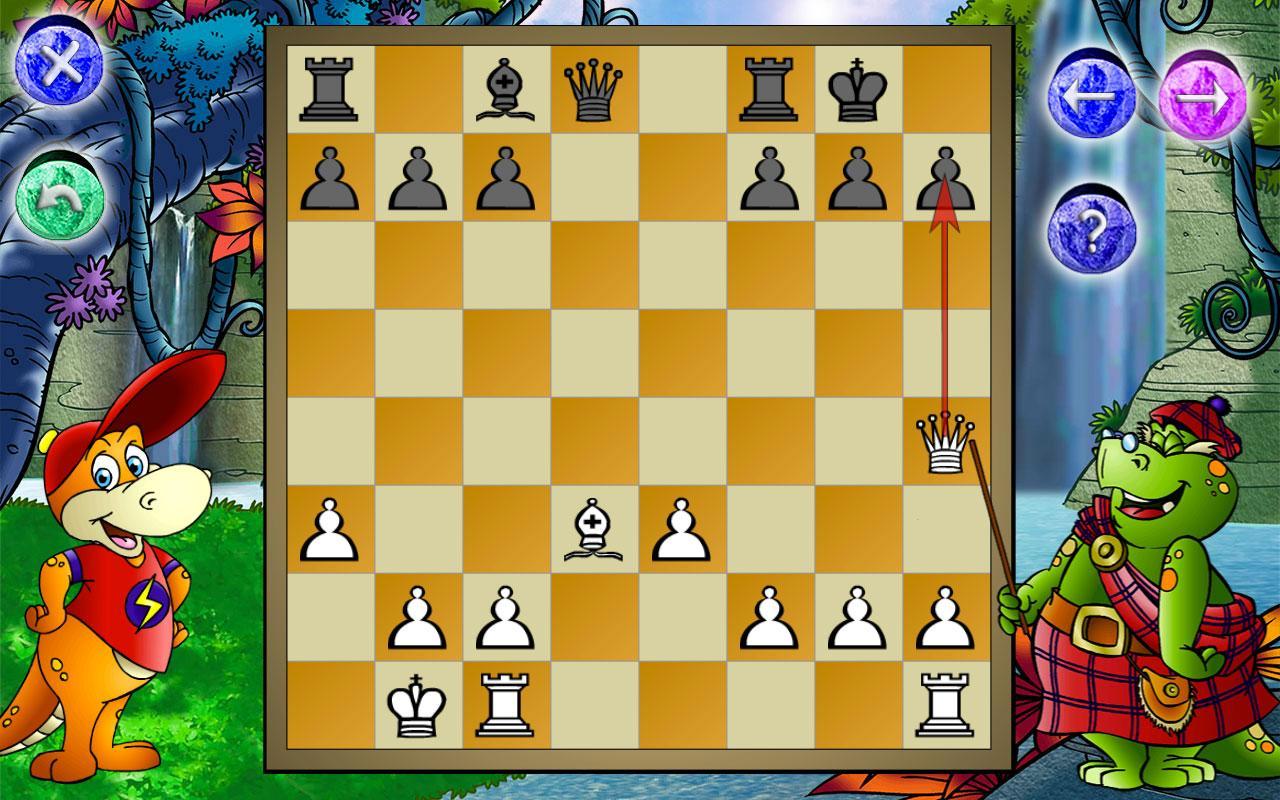Select the white pawn on e3
This screenshot has width=1280, height=800.
(x=682, y=528)
